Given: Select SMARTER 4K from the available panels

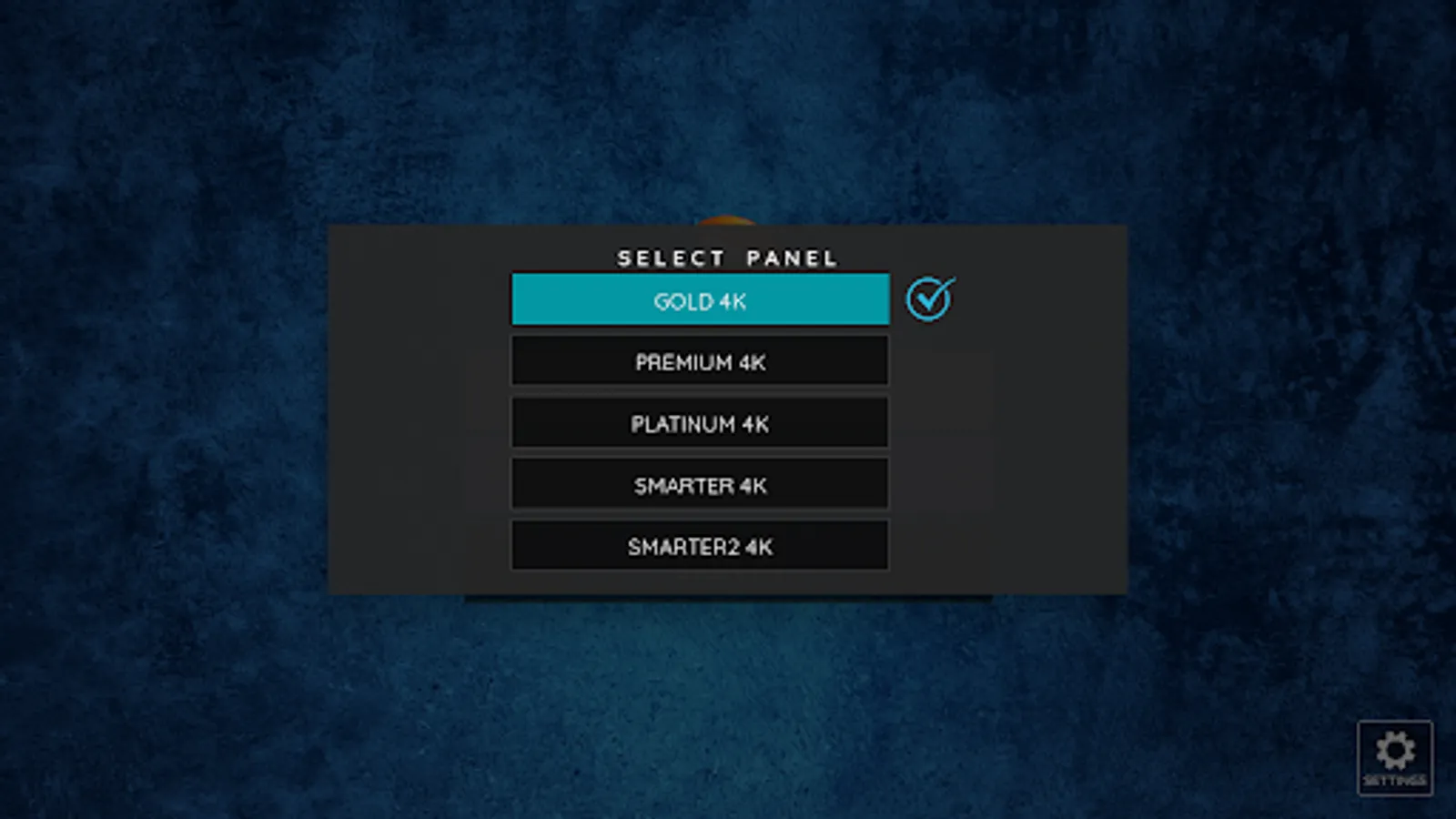Looking at the screenshot, I should [x=700, y=484].
